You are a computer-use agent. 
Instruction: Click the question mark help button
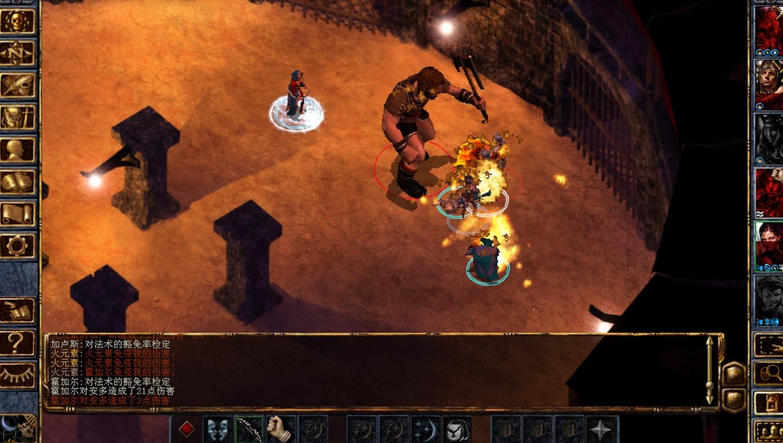(x=18, y=343)
